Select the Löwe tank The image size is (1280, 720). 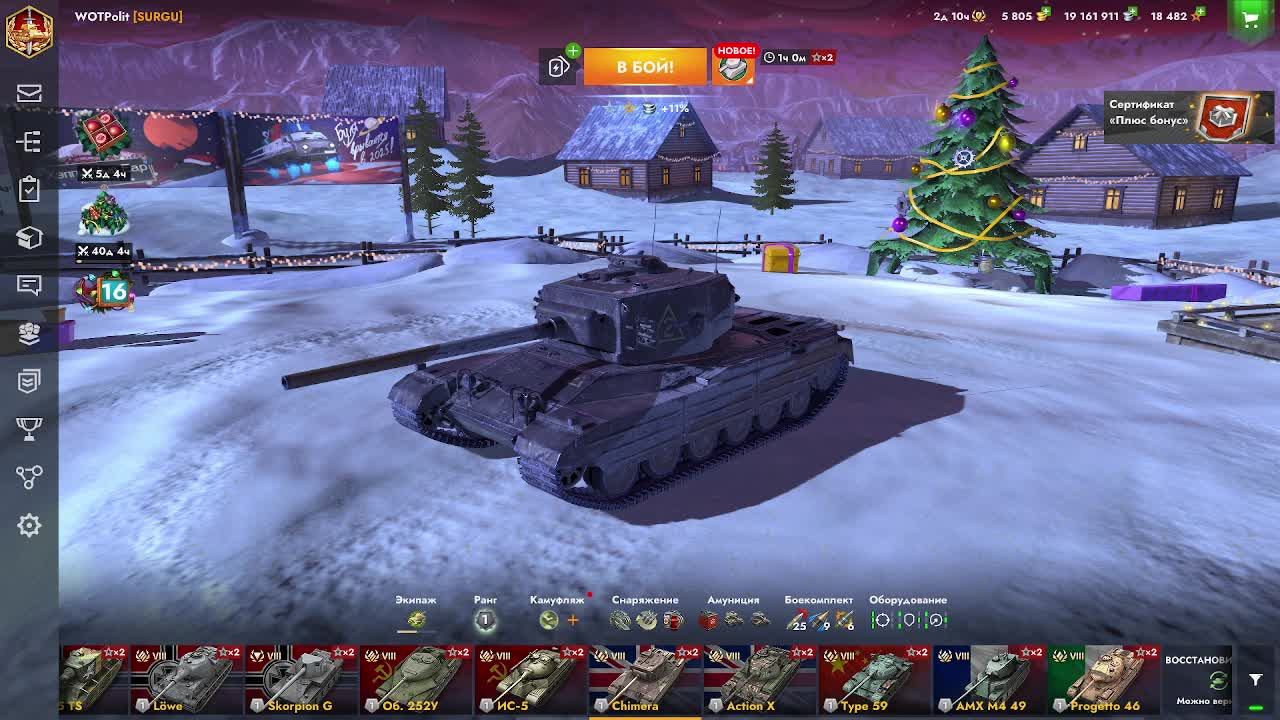pos(187,679)
